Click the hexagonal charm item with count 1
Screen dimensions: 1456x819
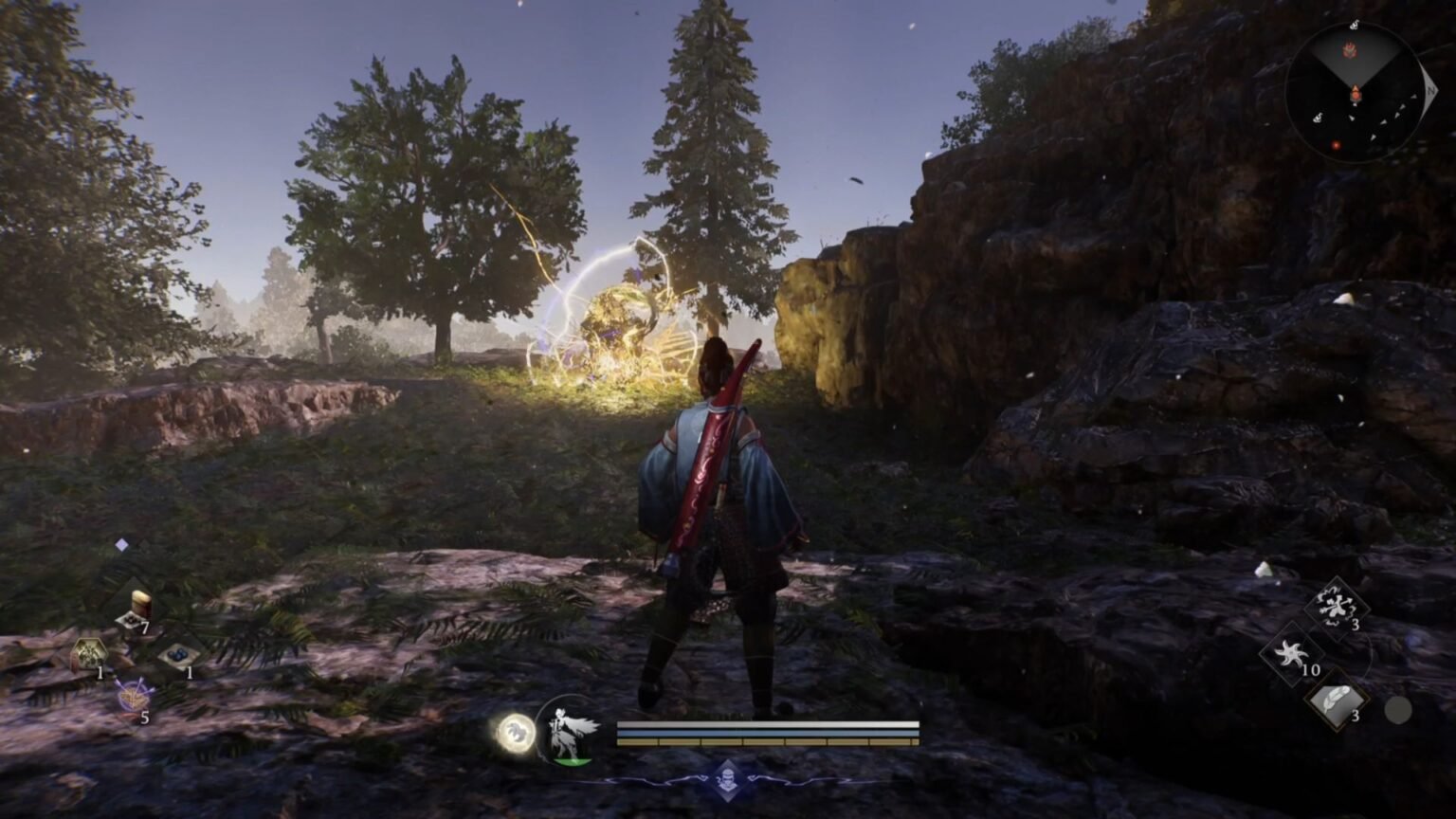89,652
